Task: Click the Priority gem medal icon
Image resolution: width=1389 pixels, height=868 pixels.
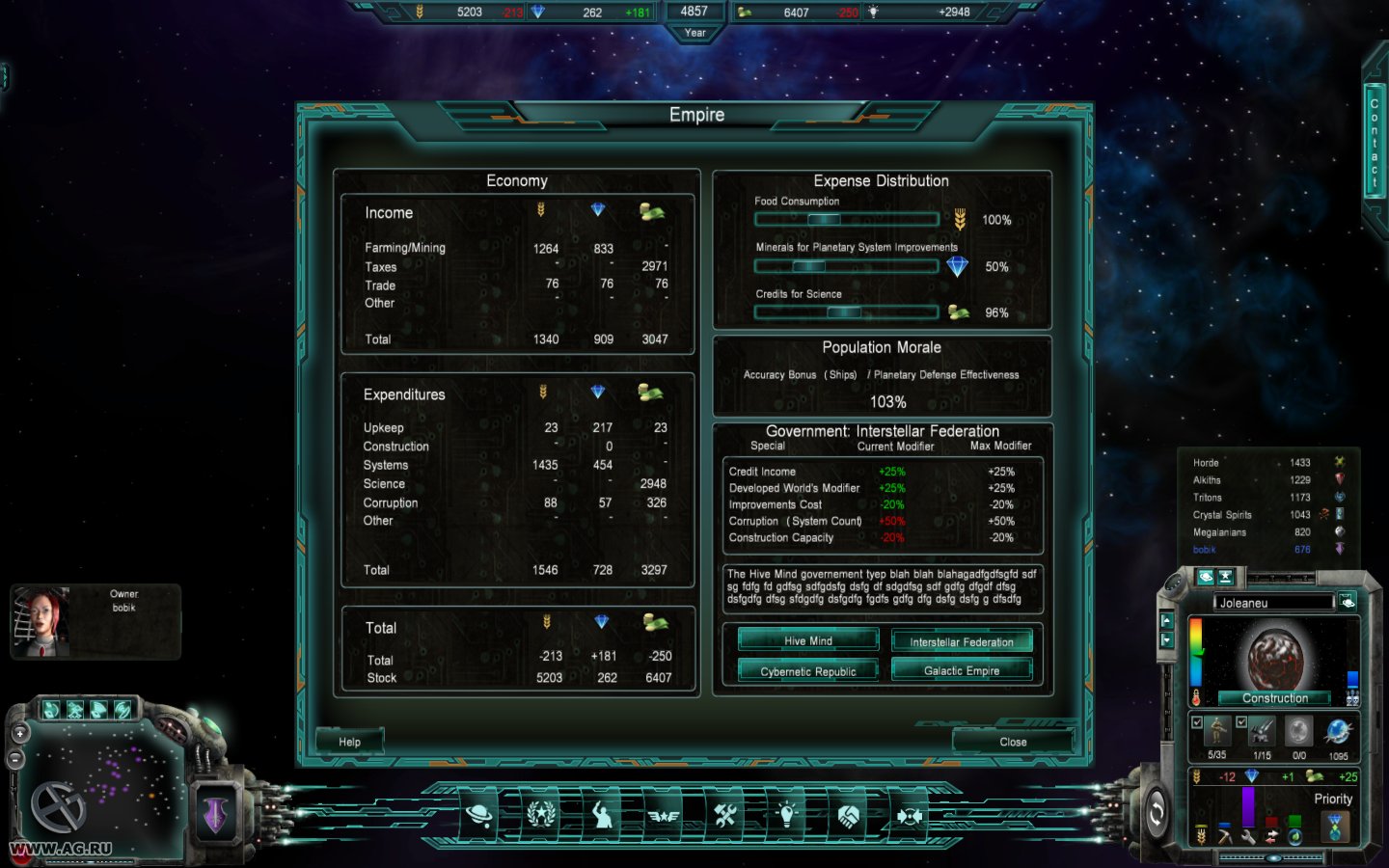Action: [1334, 825]
